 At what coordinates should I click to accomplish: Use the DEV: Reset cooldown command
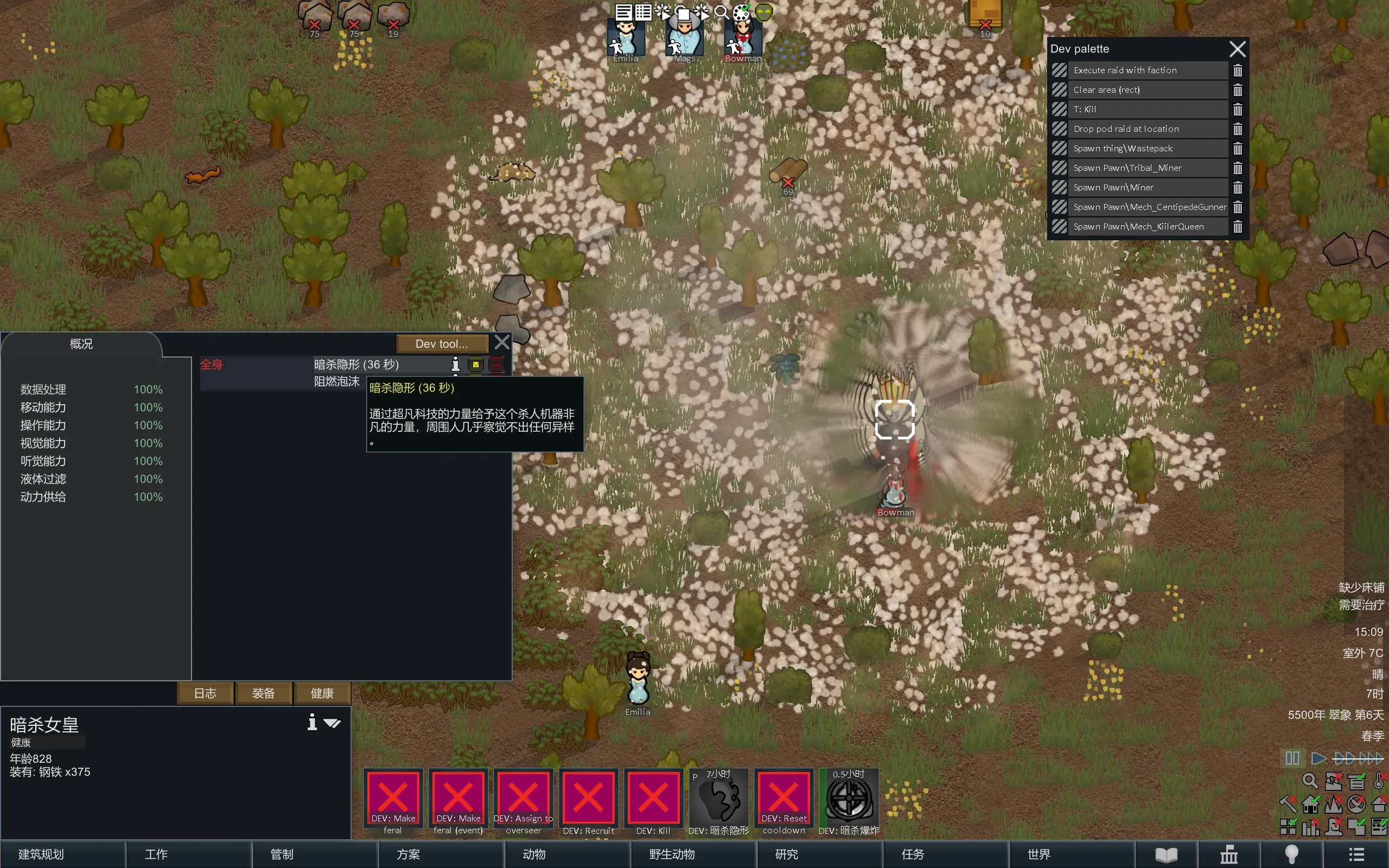click(783, 801)
